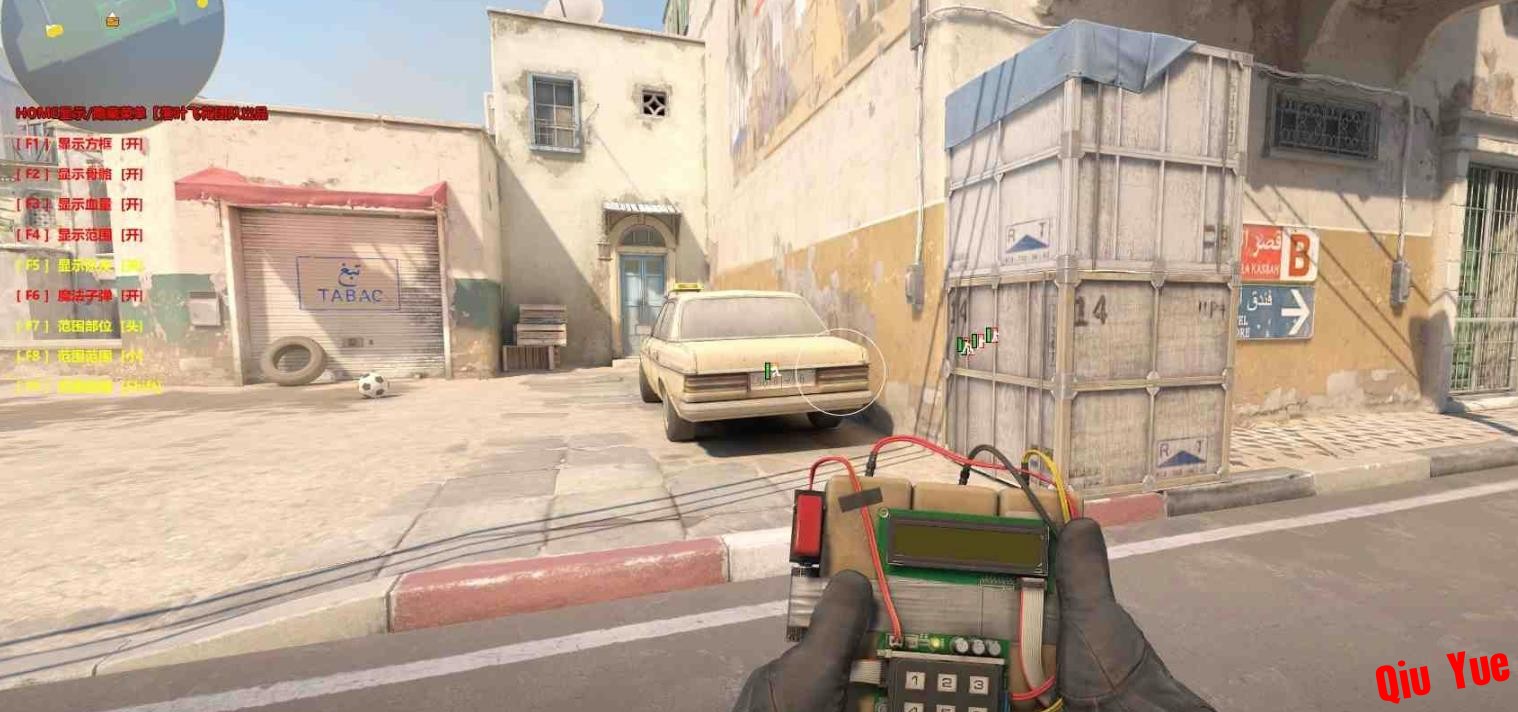Change the F7 范围部位 setting row
Image resolution: width=1518 pixels, height=712 pixels.
pyautogui.click(x=80, y=326)
